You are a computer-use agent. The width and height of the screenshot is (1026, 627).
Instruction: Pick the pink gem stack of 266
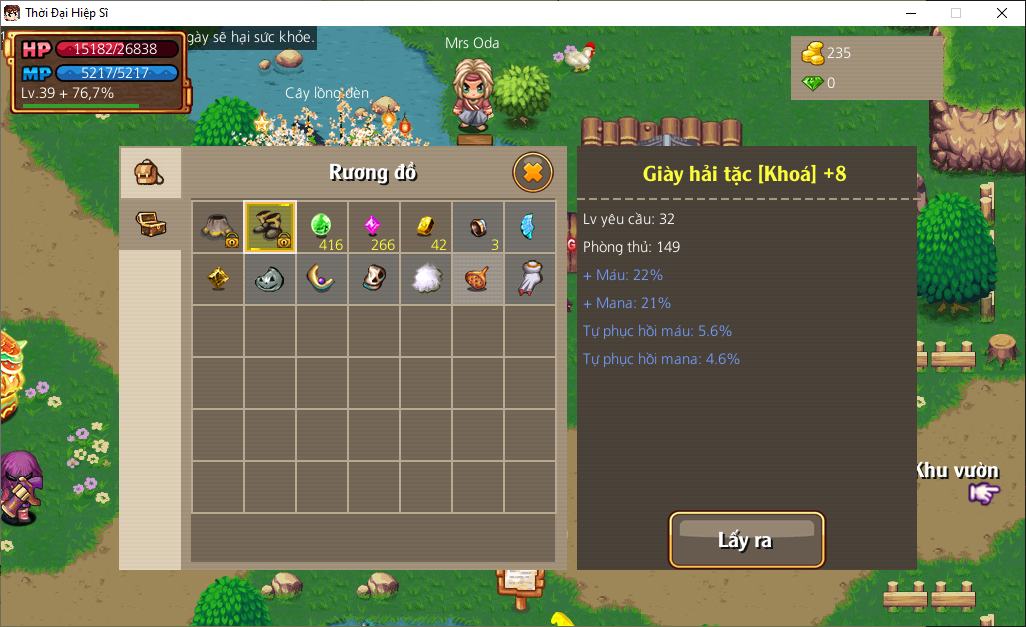click(x=374, y=227)
